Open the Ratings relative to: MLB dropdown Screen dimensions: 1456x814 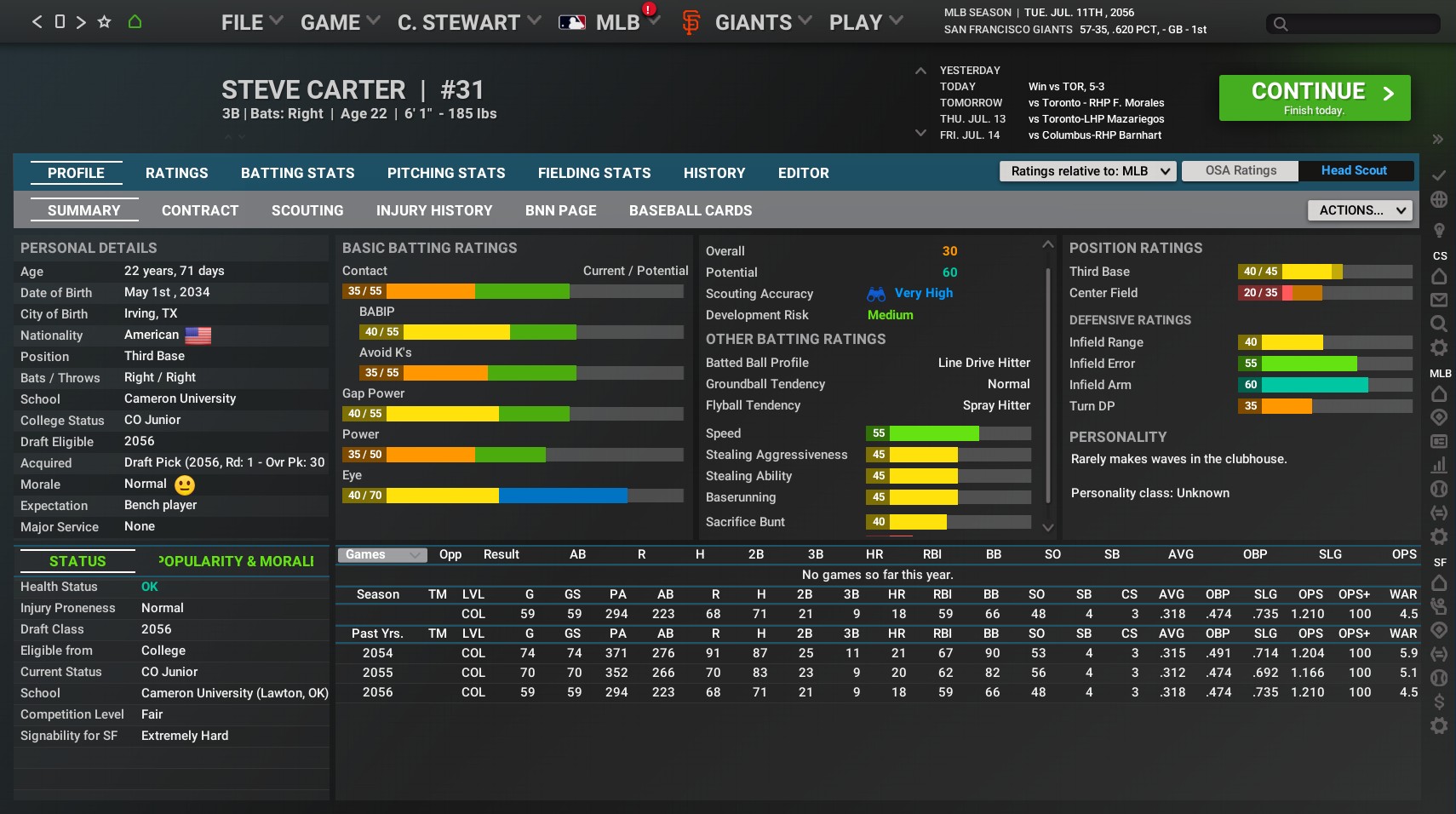pyautogui.click(x=1087, y=171)
